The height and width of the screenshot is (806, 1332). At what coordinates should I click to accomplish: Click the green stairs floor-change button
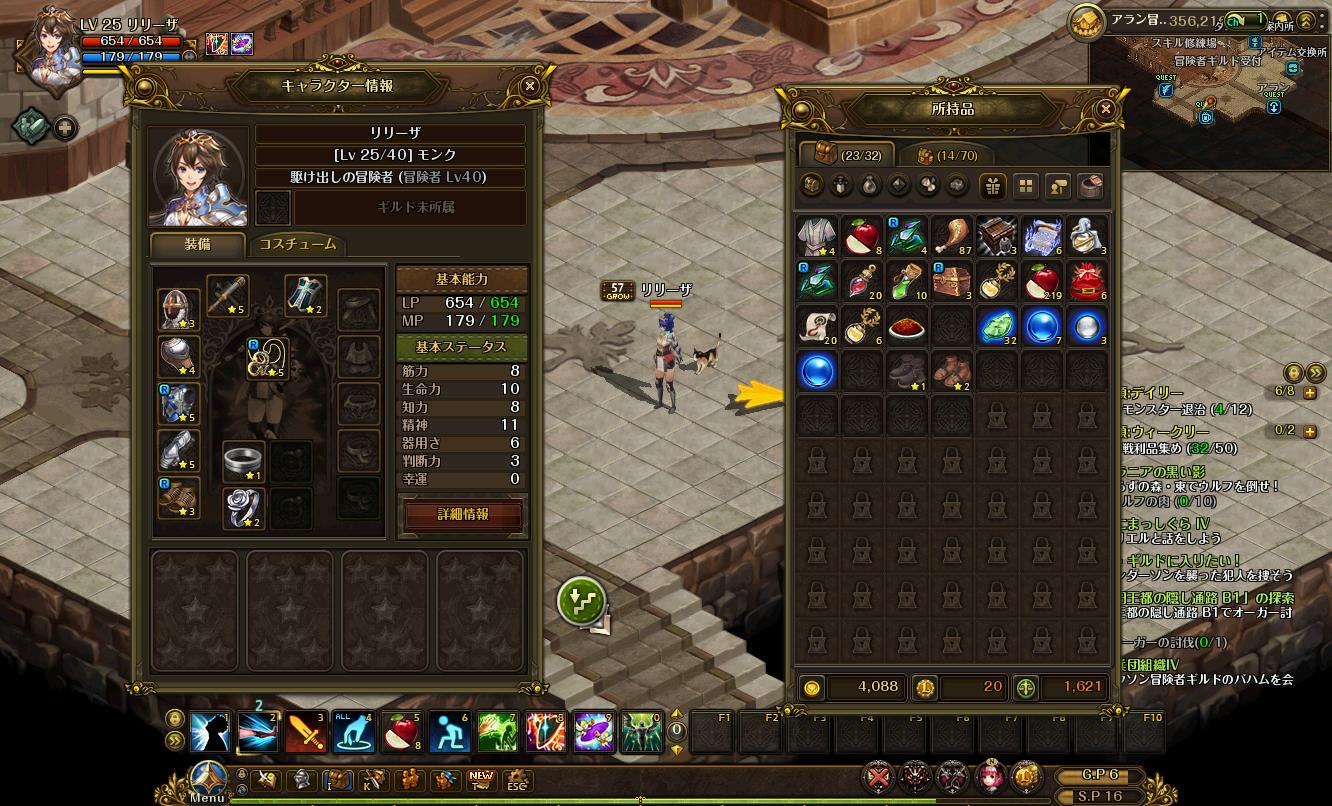click(581, 601)
